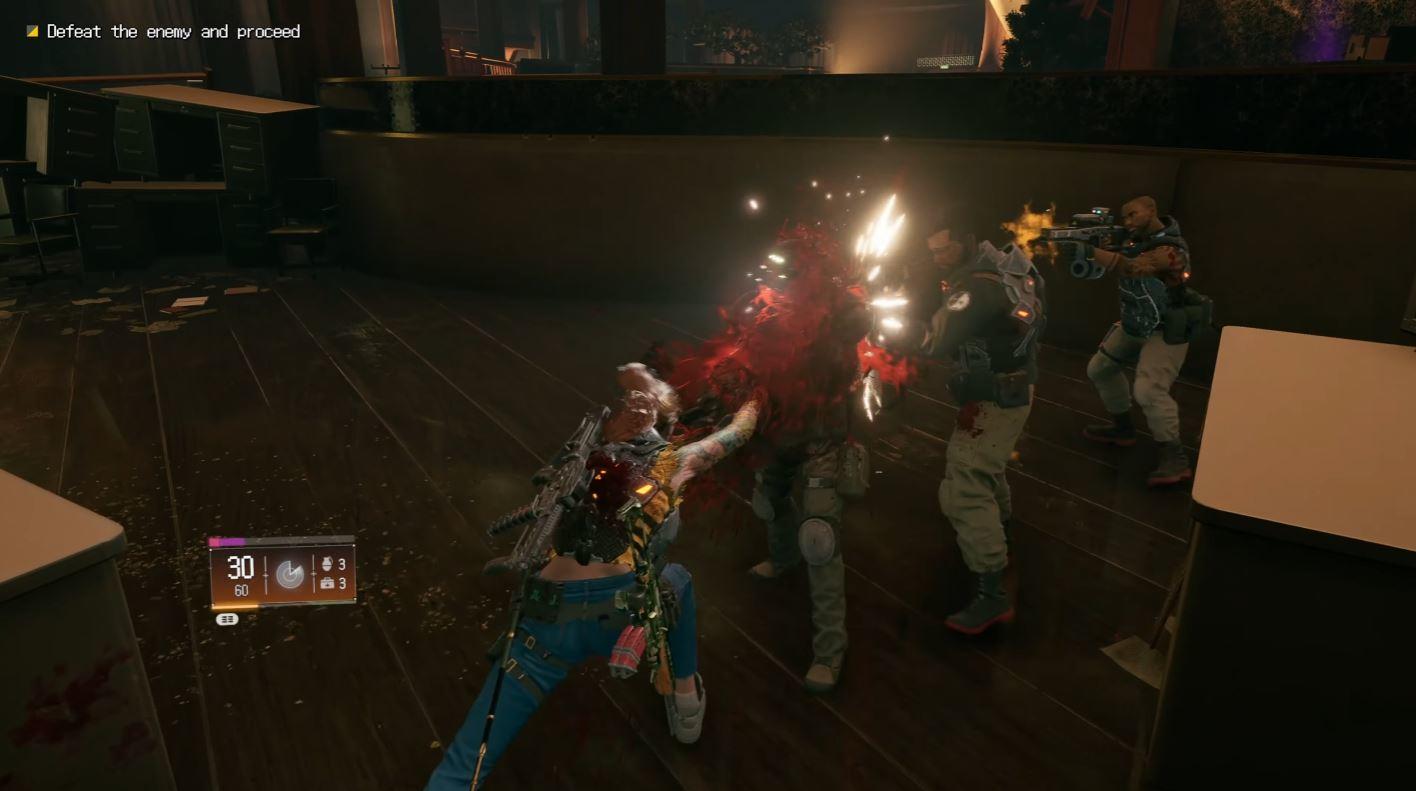Click the ammo counter reading 30
Image resolution: width=1416 pixels, height=791 pixels.
[240, 568]
